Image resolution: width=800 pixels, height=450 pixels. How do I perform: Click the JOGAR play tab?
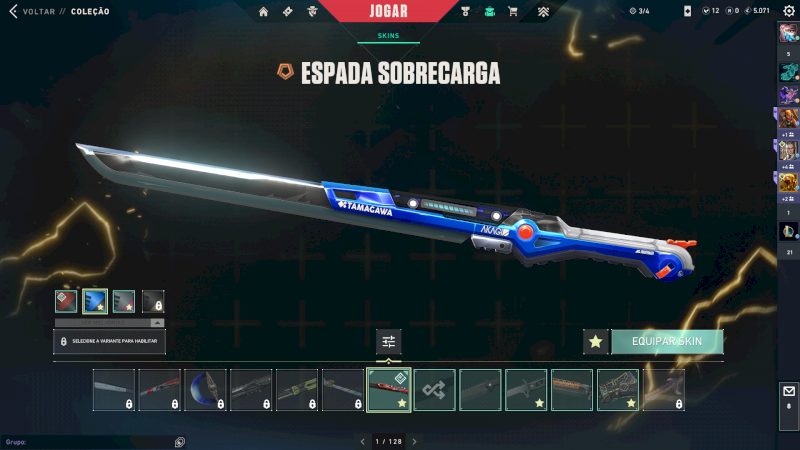[x=388, y=11]
